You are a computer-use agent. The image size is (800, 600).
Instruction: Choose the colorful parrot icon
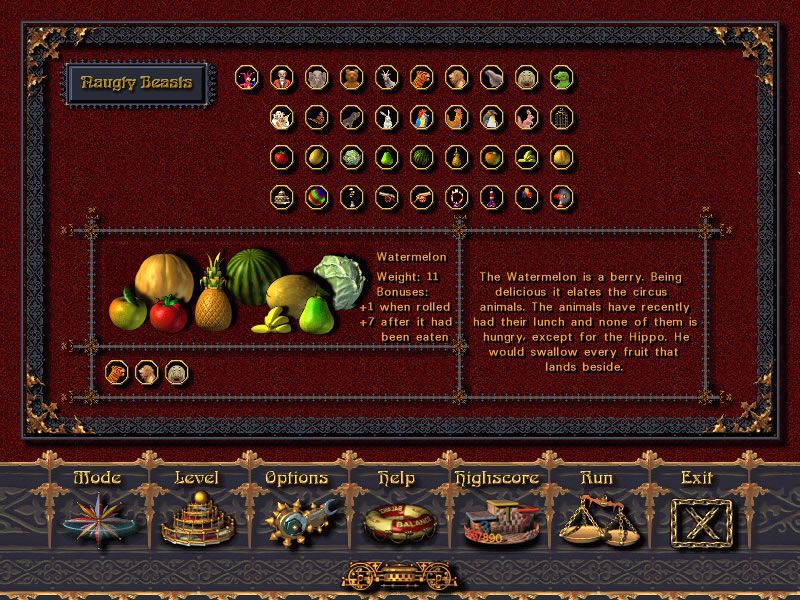coord(422,118)
